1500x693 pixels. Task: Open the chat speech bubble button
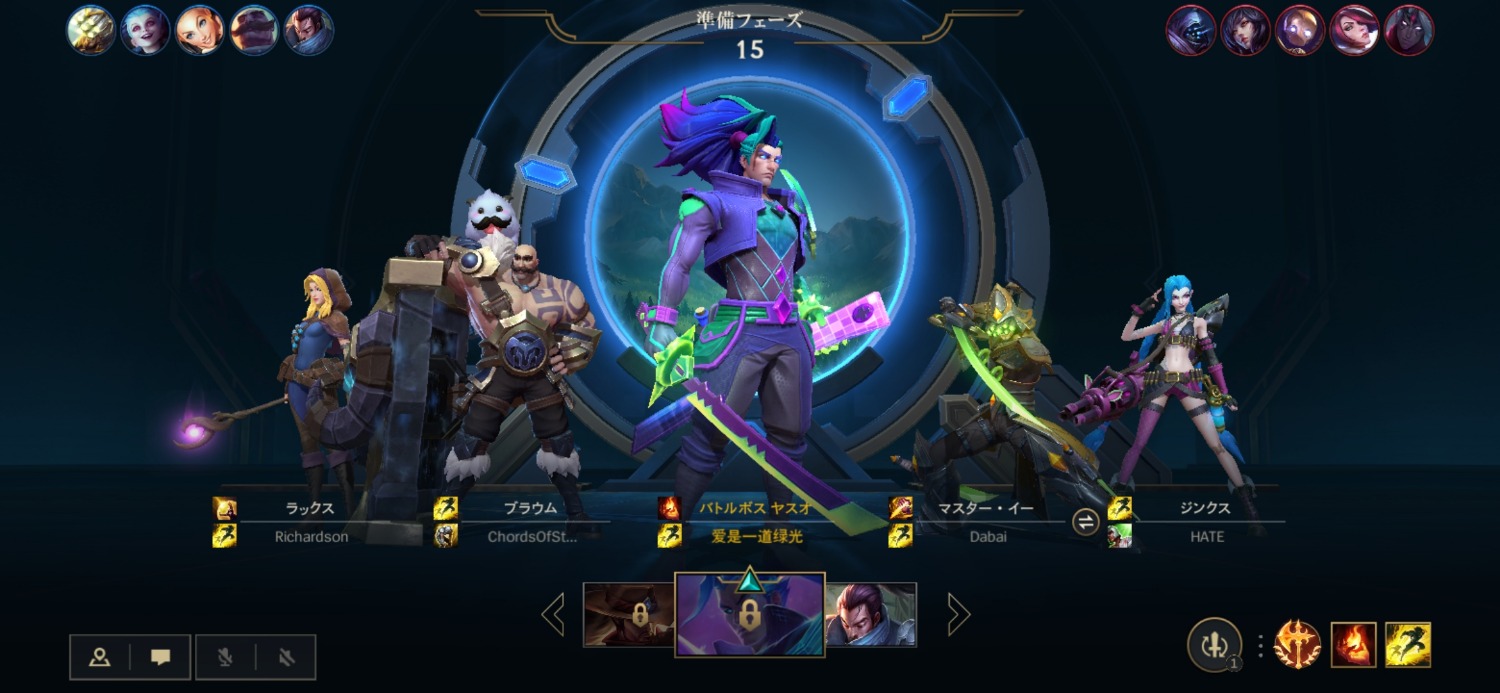coord(160,657)
